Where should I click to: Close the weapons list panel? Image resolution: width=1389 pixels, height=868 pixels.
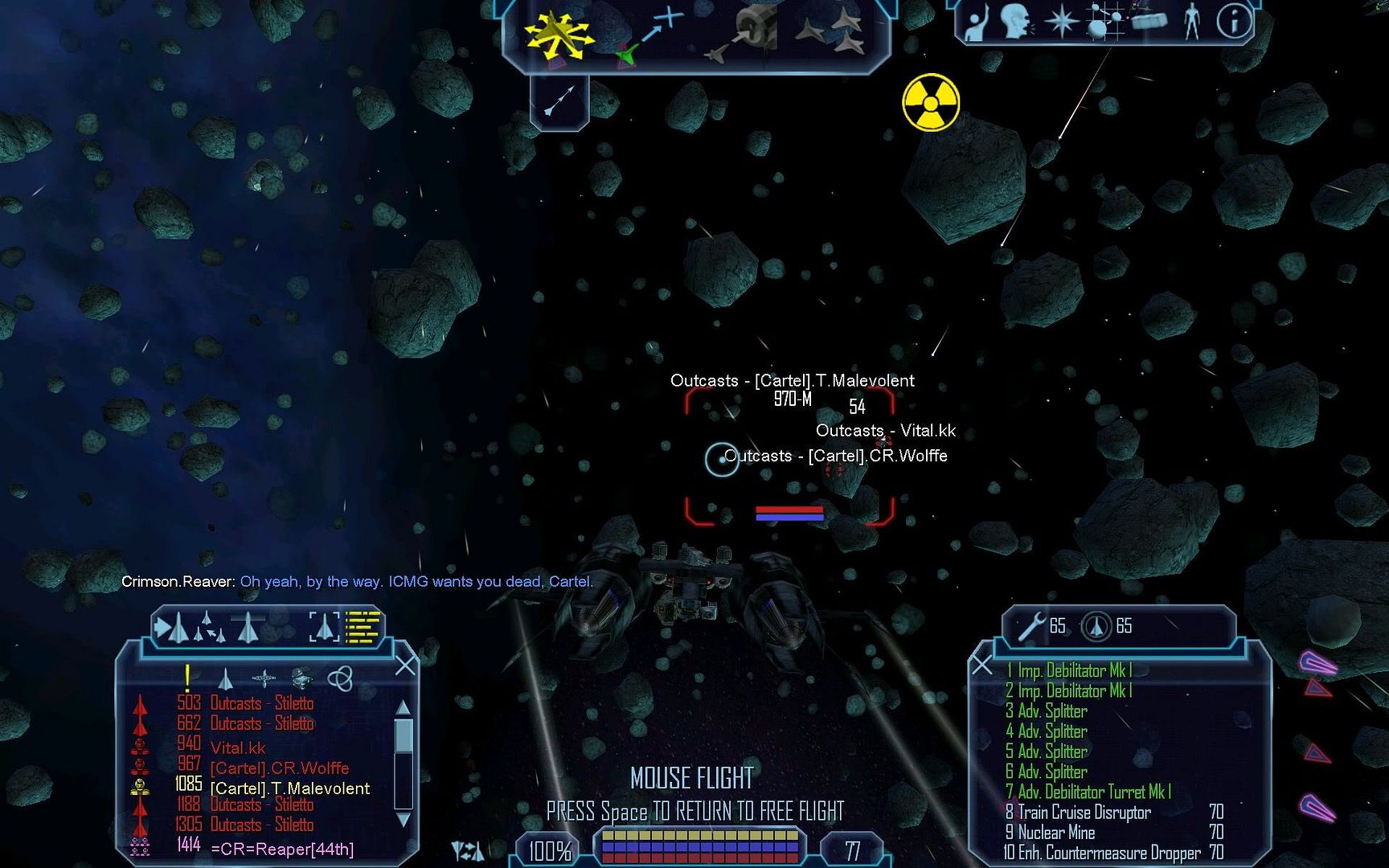point(982,665)
